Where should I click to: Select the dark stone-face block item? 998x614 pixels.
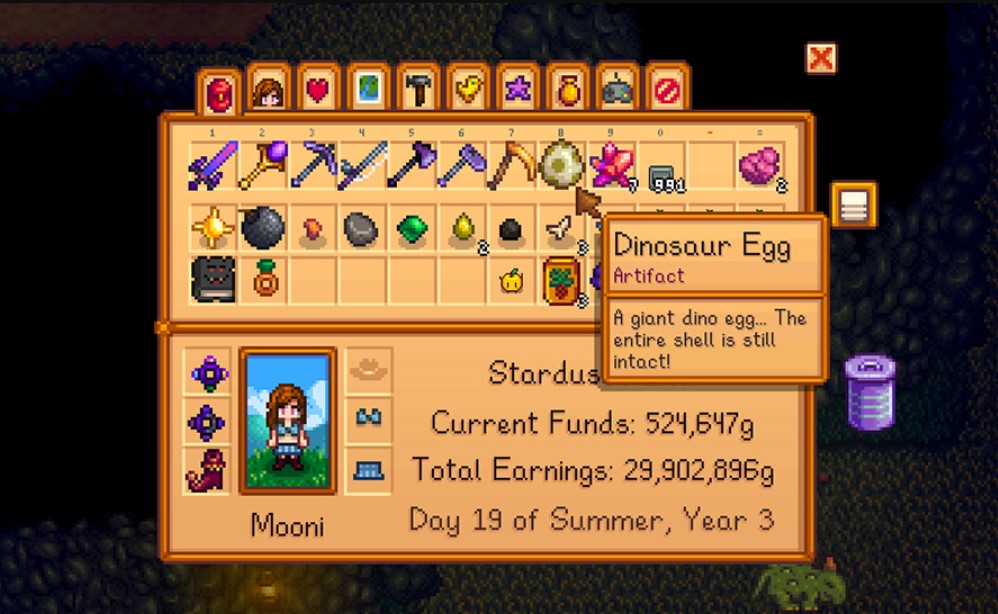[x=213, y=279]
